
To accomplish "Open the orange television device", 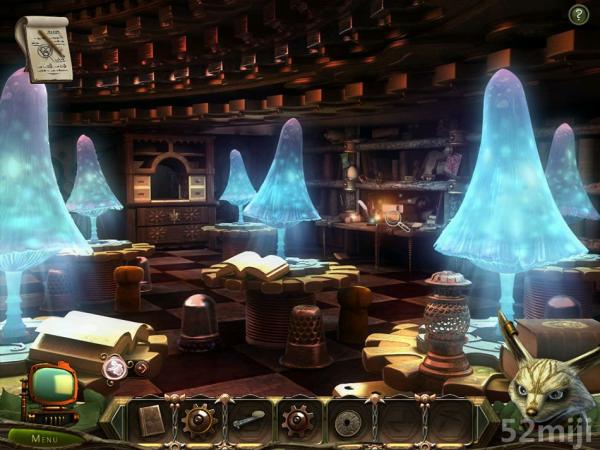I will coord(50,388).
